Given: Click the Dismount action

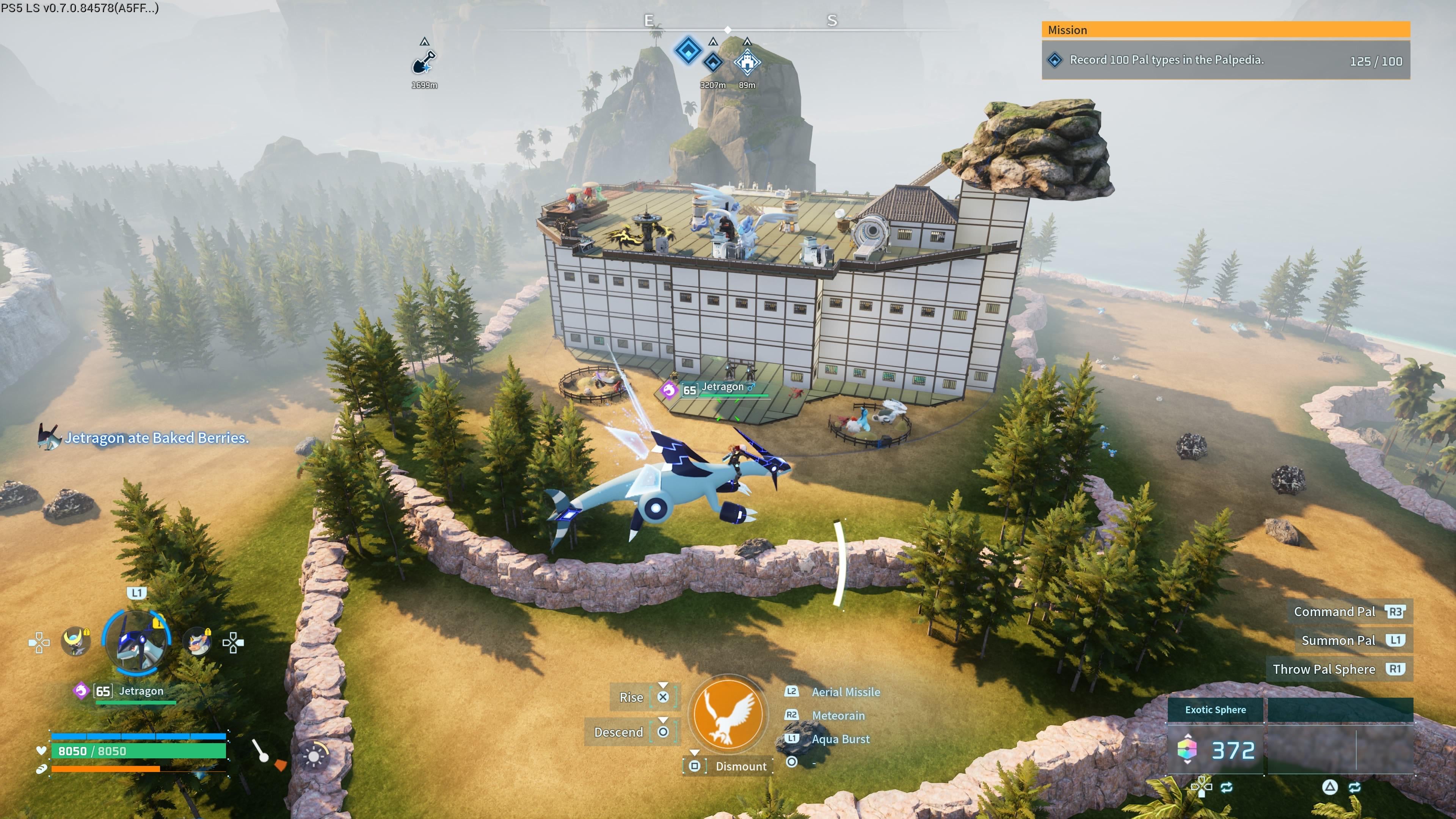Looking at the screenshot, I should 741,766.
